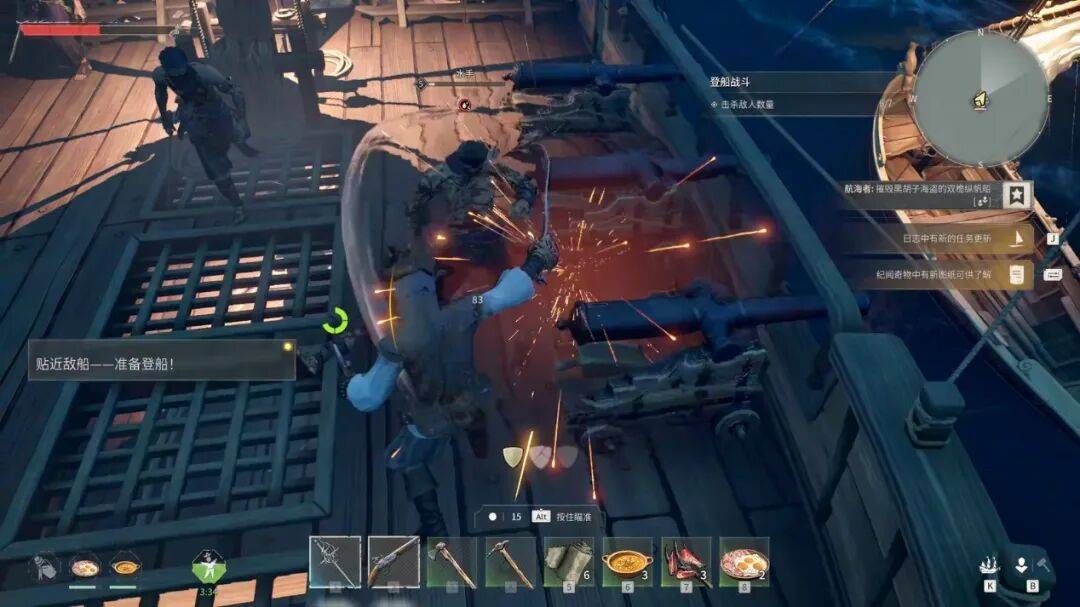Click the green active buff icon
1080x607 pixels.
pos(208,567)
